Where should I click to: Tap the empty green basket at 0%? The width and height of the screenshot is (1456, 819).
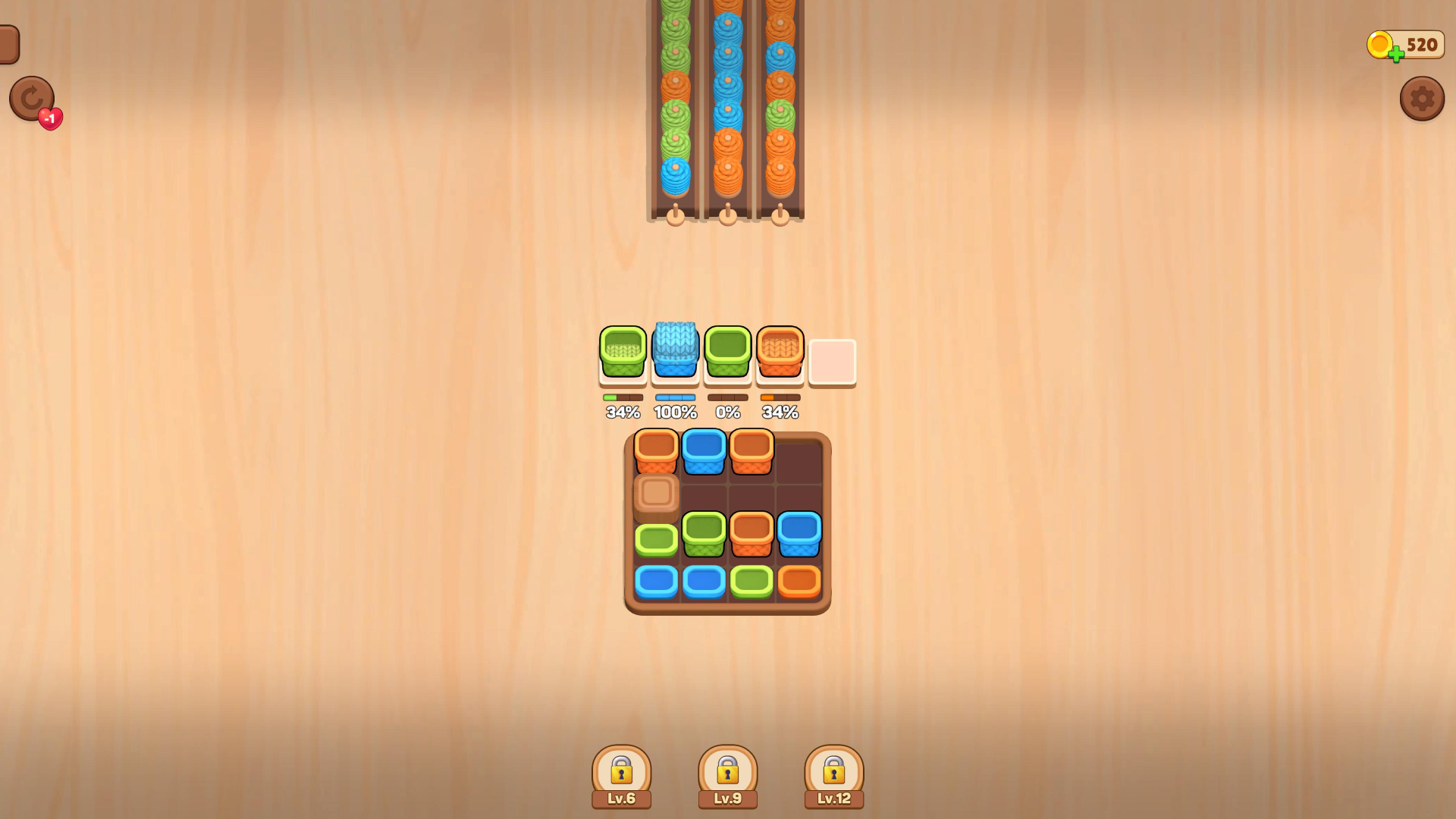pyautogui.click(x=727, y=353)
